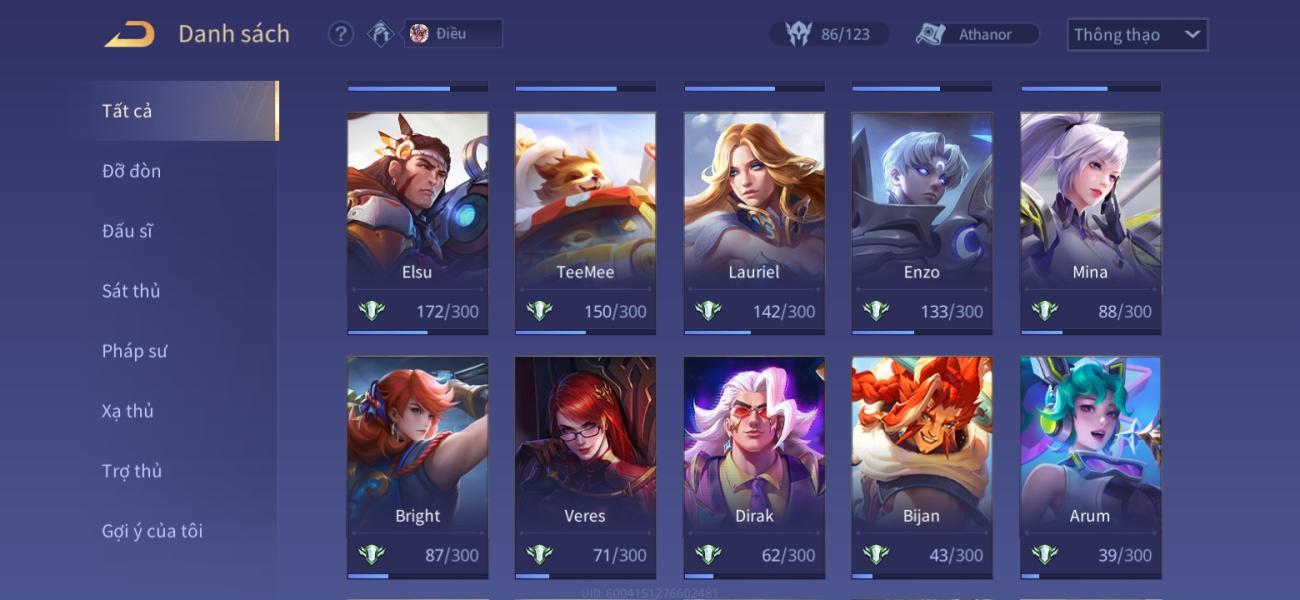Image resolution: width=1300 pixels, height=600 pixels.
Task: Open the Điêu hero filter box
Action: (x=453, y=34)
